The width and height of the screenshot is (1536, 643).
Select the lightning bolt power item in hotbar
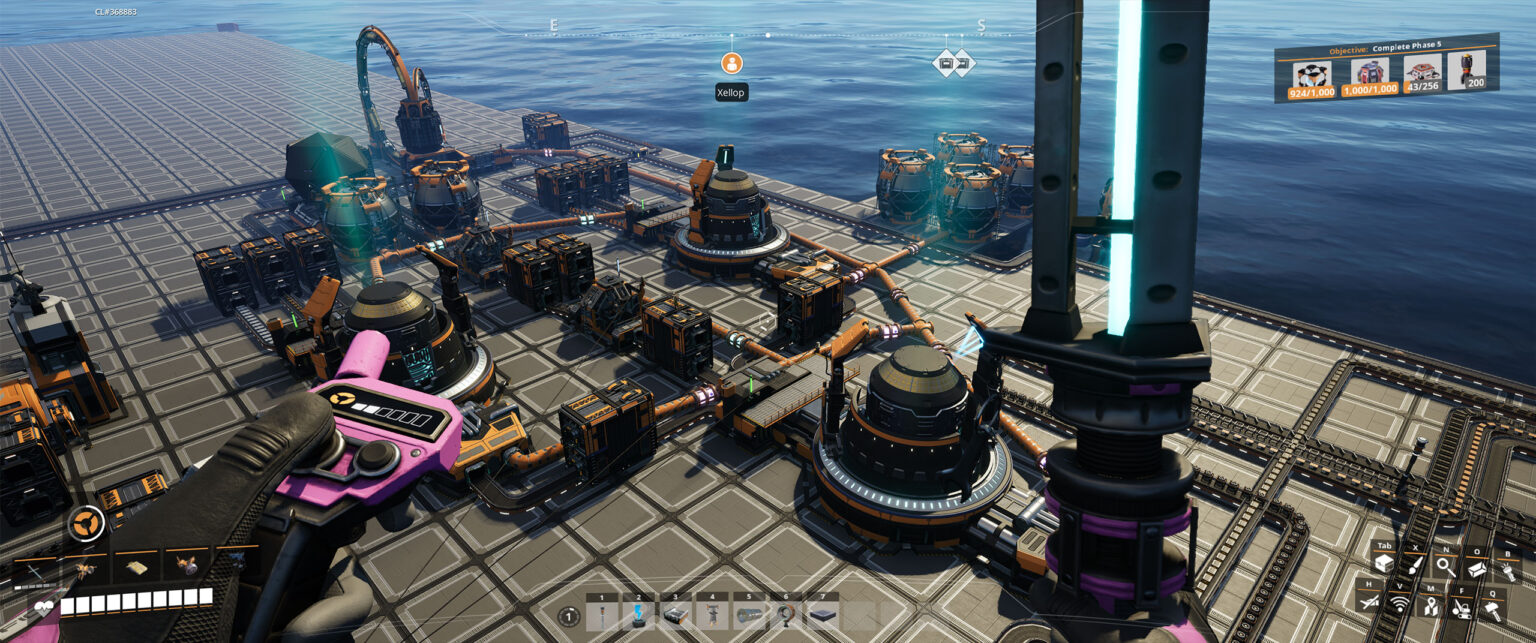point(638,615)
